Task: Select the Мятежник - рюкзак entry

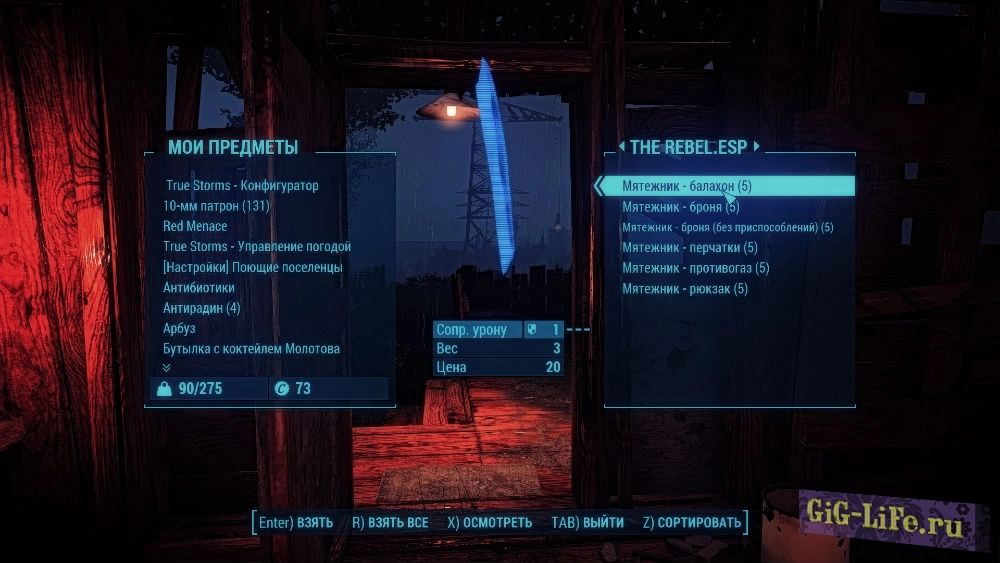Action: [x=684, y=289]
